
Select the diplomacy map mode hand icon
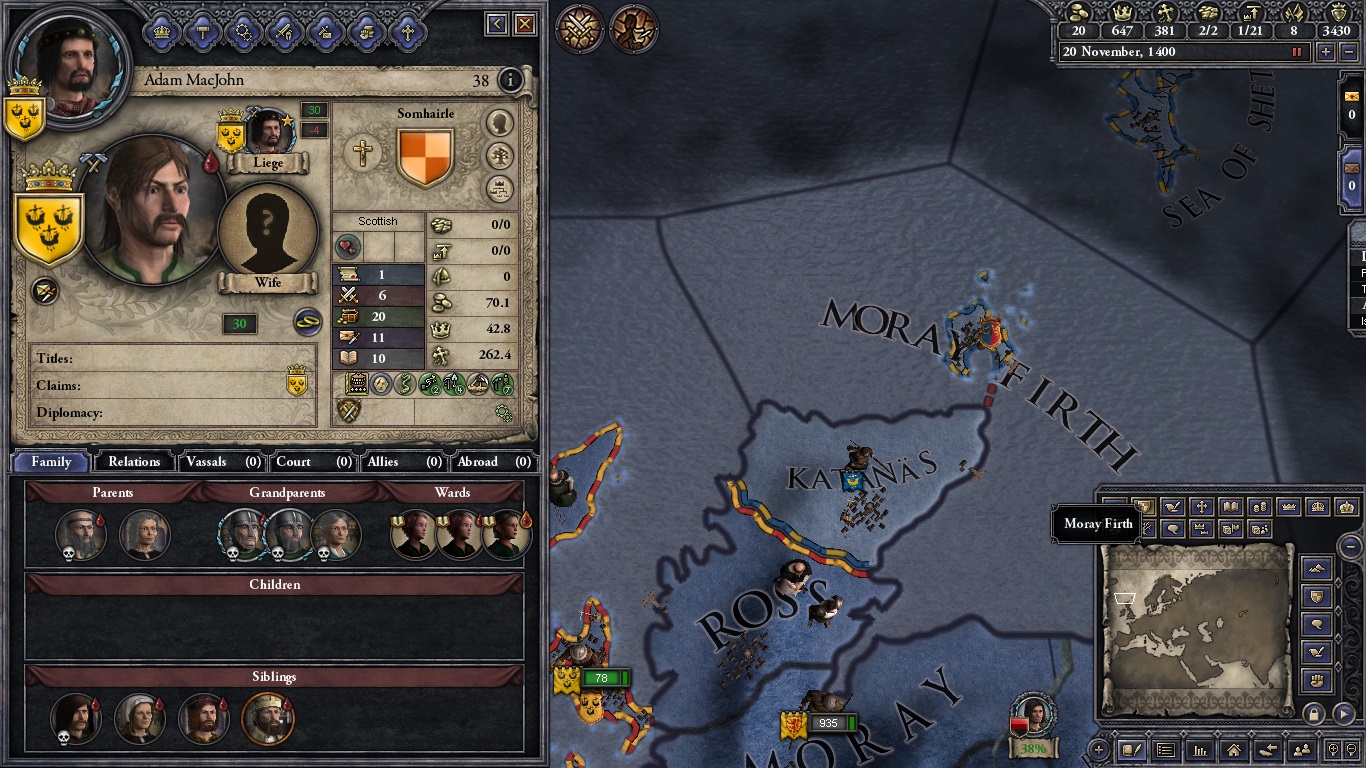(1173, 507)
